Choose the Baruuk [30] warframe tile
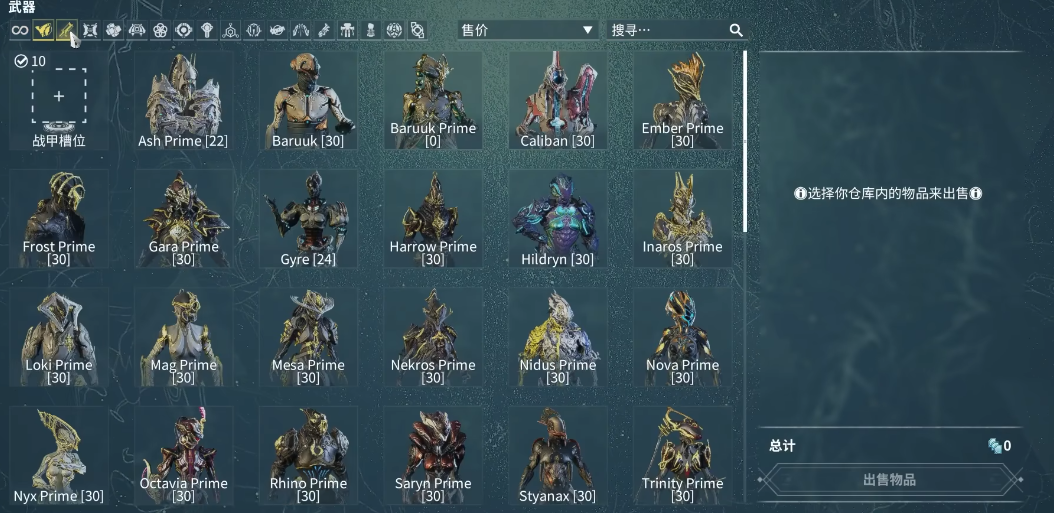 pos(308,100)
